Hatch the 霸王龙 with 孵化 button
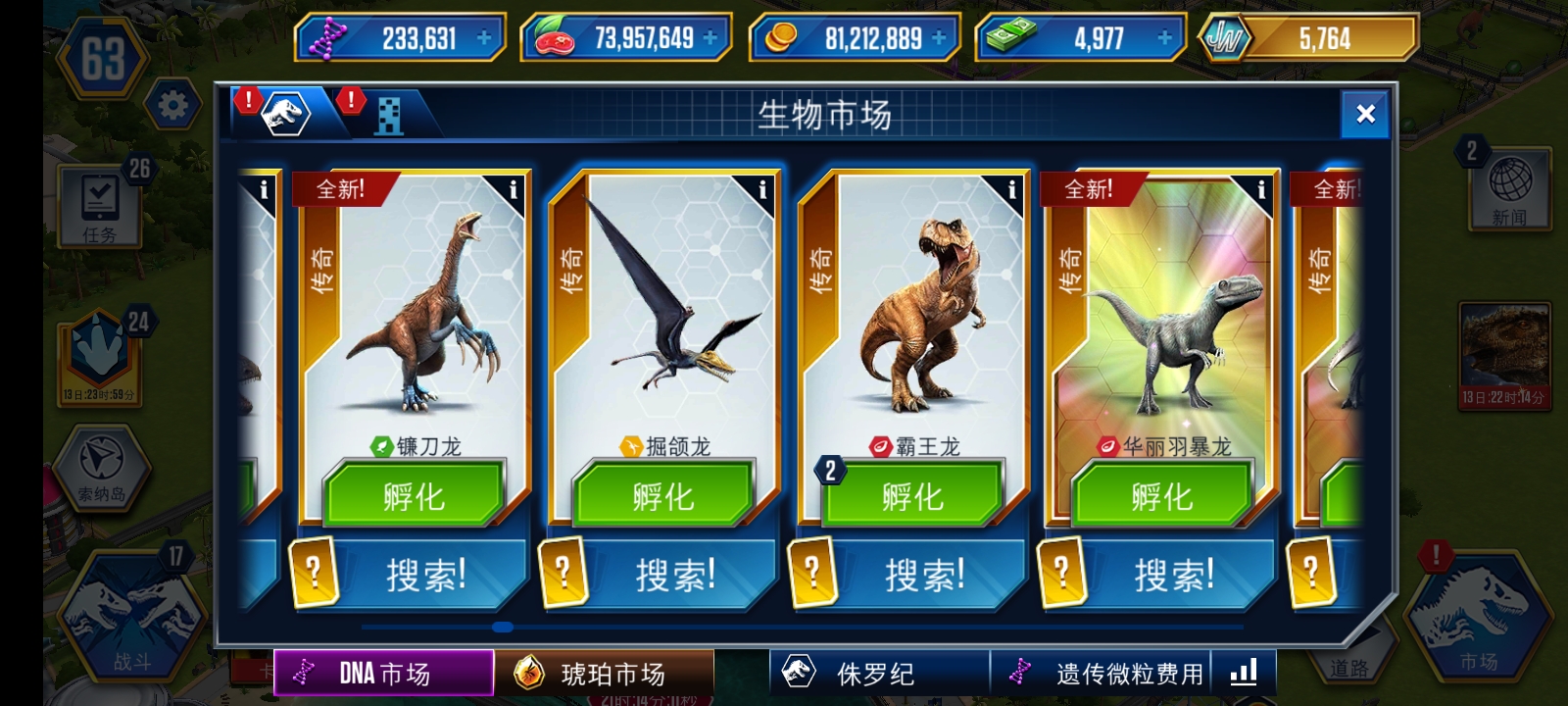The height and width of the screenshot is (706, 1568). (x=912, y=496)
